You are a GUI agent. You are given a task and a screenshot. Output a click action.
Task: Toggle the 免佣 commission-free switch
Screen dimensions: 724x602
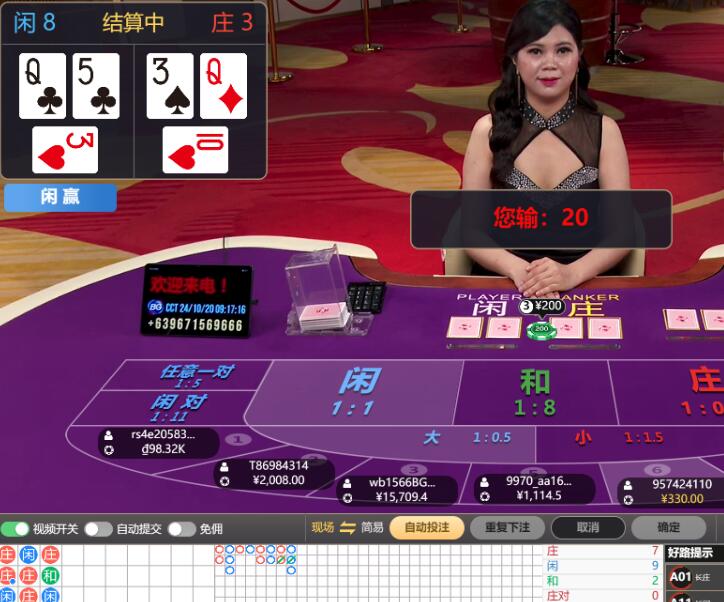(181, 529)
